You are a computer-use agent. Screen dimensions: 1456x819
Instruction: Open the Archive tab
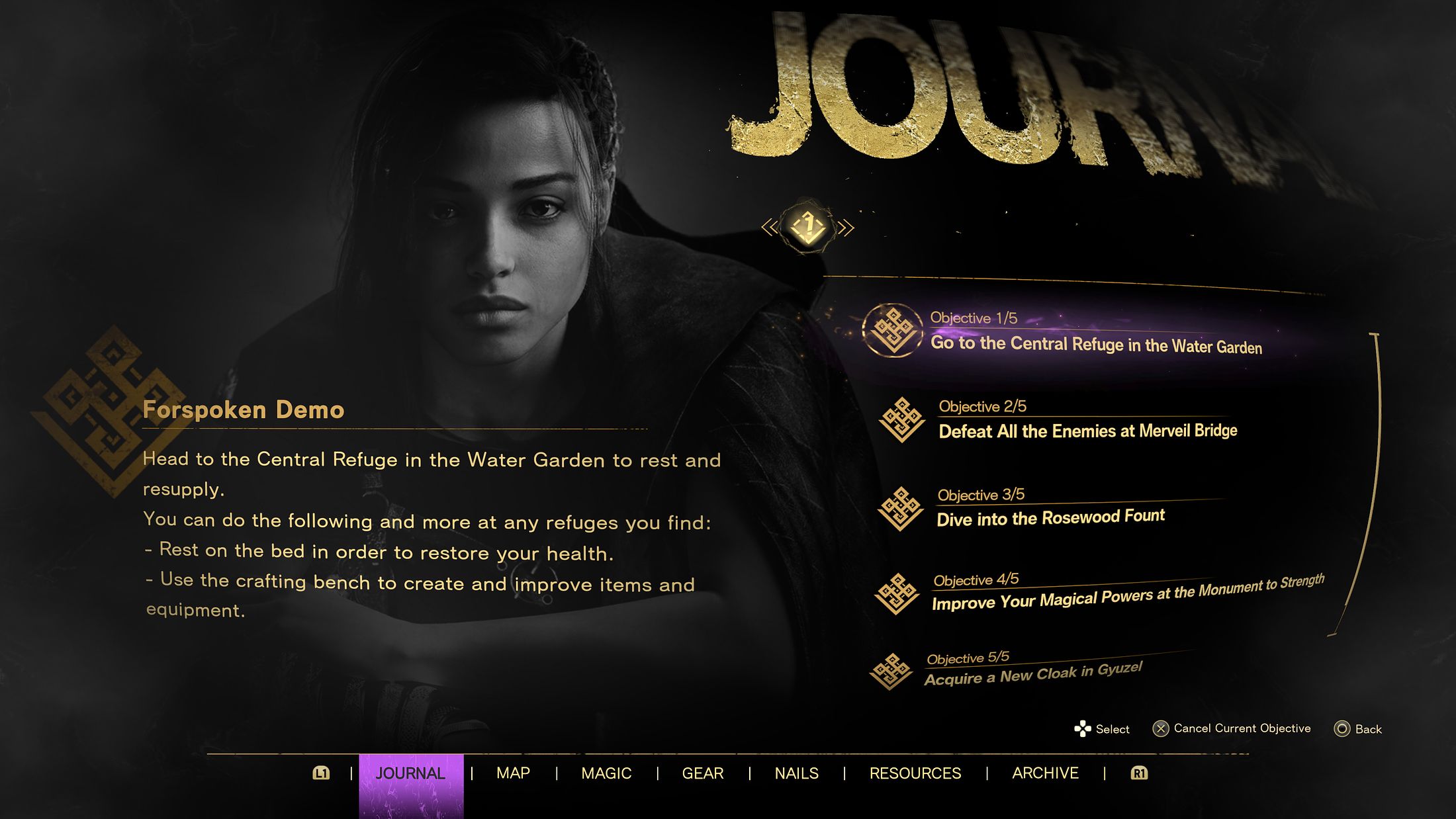[x=1045, y=773]
